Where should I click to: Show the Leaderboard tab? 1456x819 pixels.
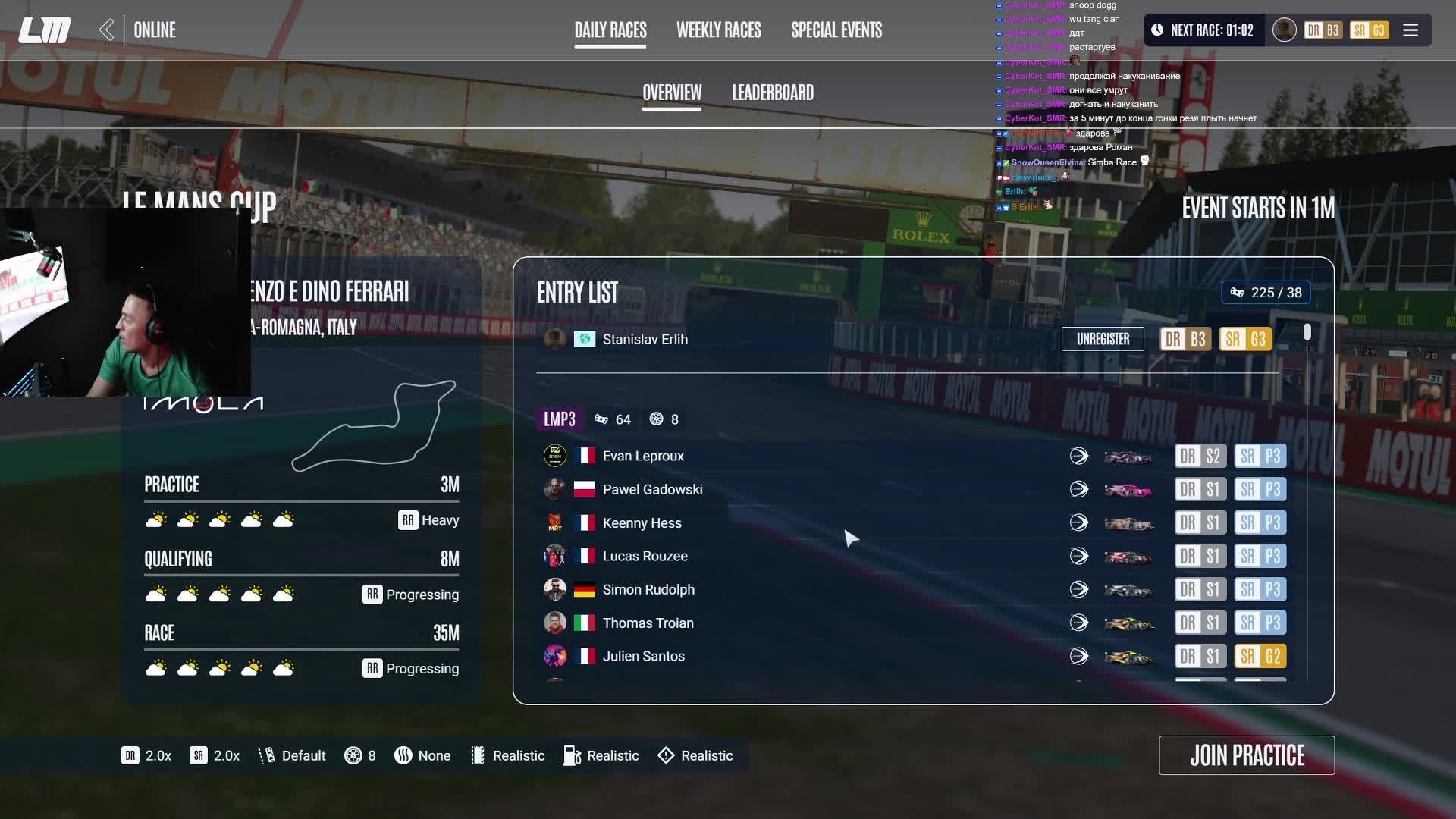tap(773, 93)
